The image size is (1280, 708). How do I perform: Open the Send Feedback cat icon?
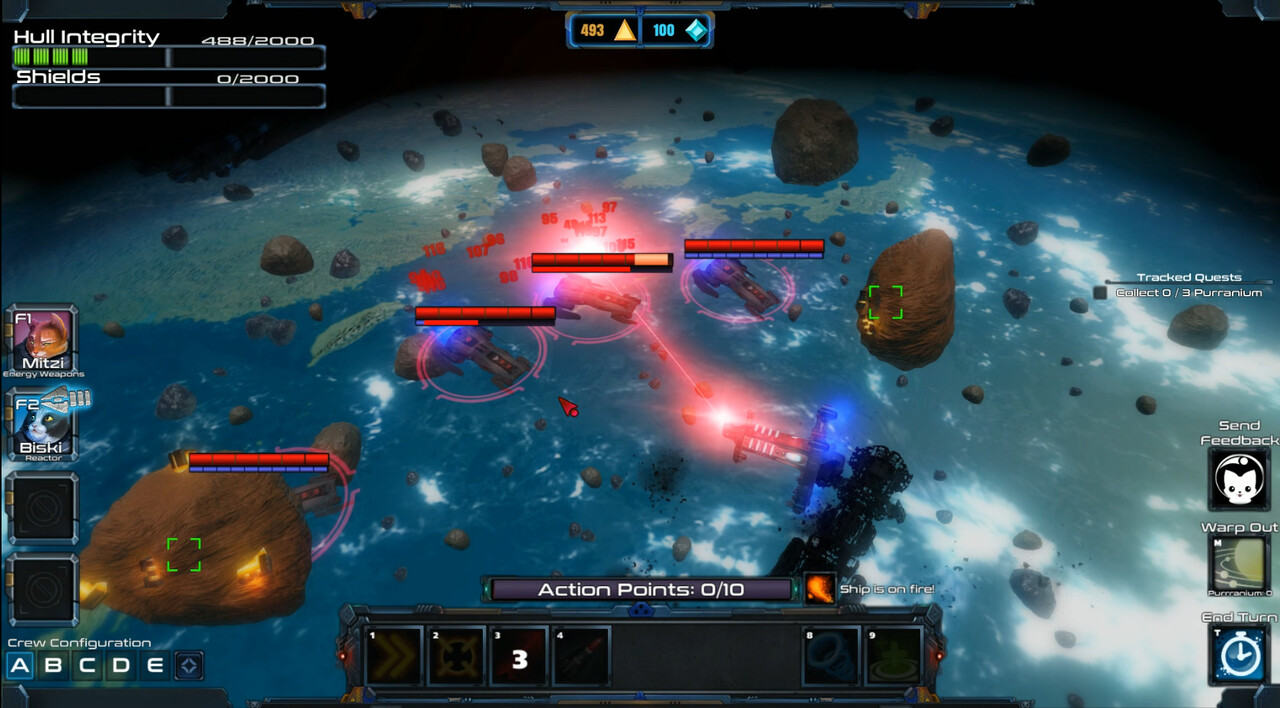click(x=1239, y=481)
